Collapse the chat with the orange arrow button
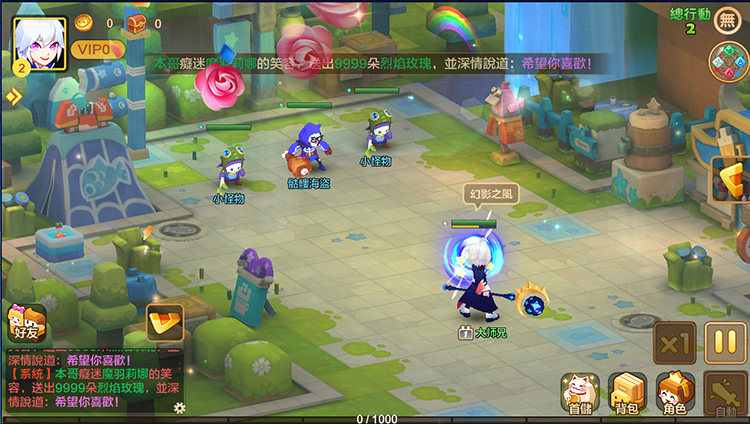 click(x=163, y=322)
